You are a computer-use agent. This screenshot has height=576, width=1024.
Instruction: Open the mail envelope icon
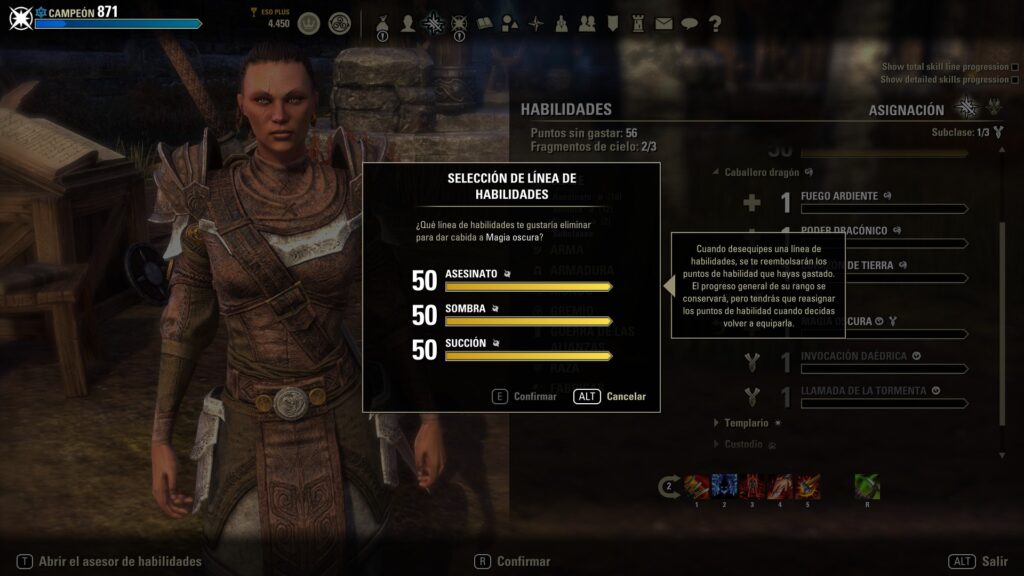tap(664, 24)
